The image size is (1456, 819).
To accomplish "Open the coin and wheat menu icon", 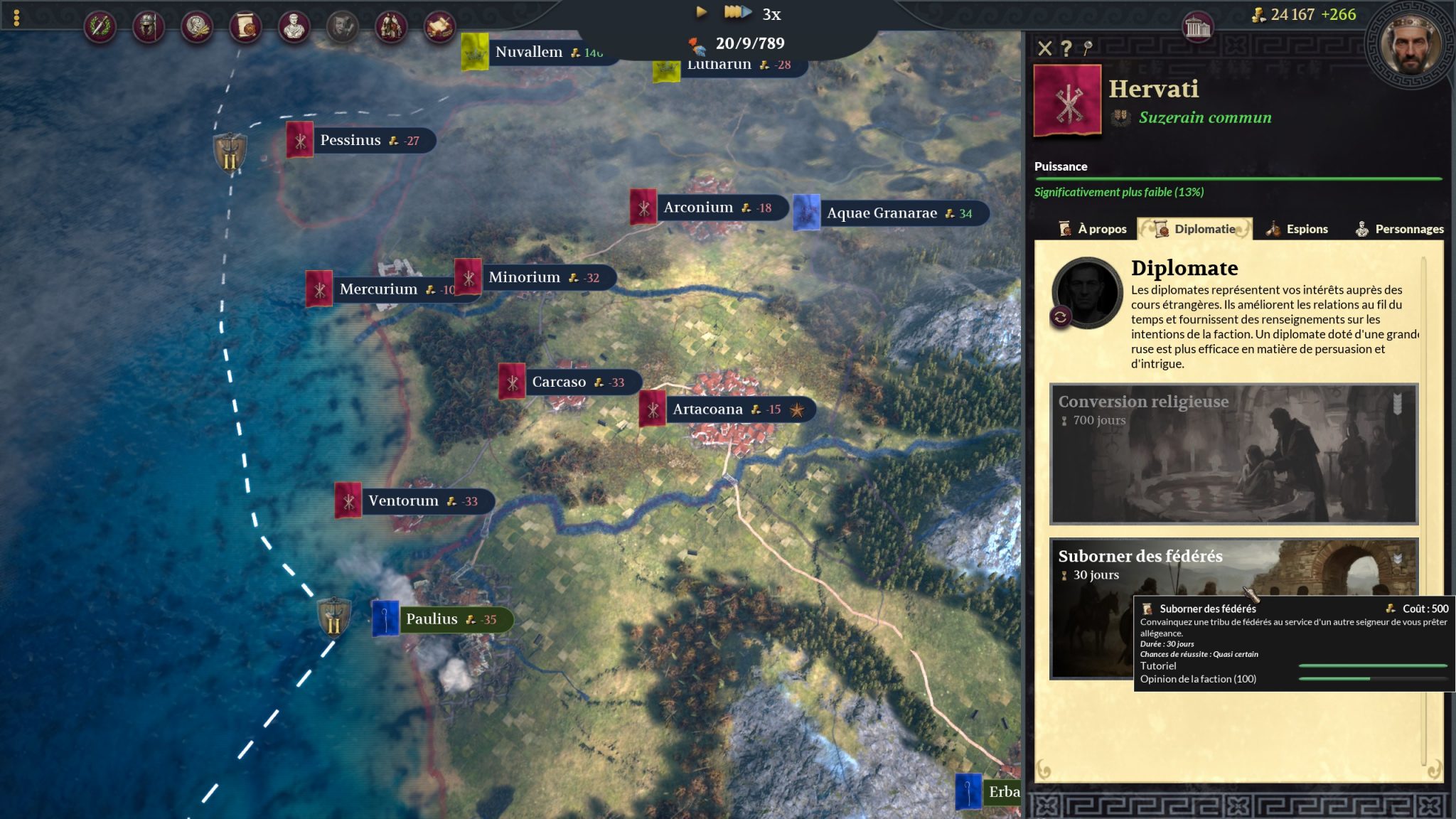I will tap(196, 27).
